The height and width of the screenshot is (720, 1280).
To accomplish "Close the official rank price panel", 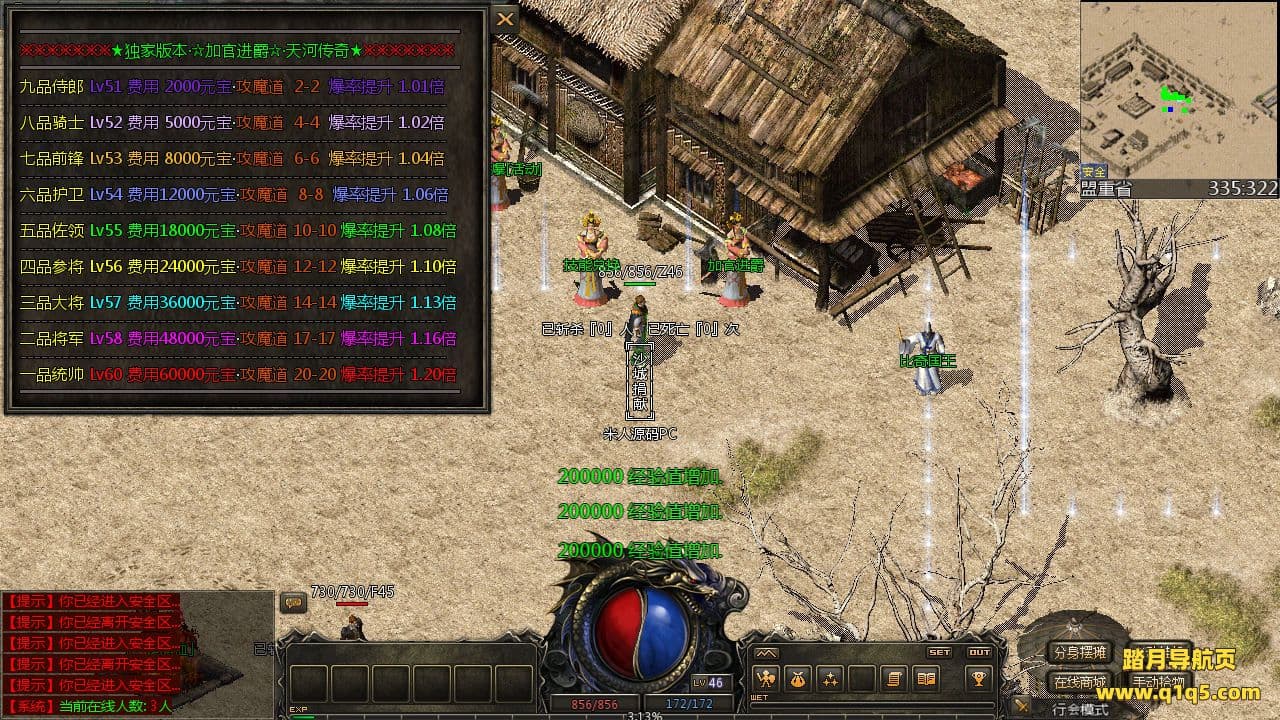I will point(506,19).
